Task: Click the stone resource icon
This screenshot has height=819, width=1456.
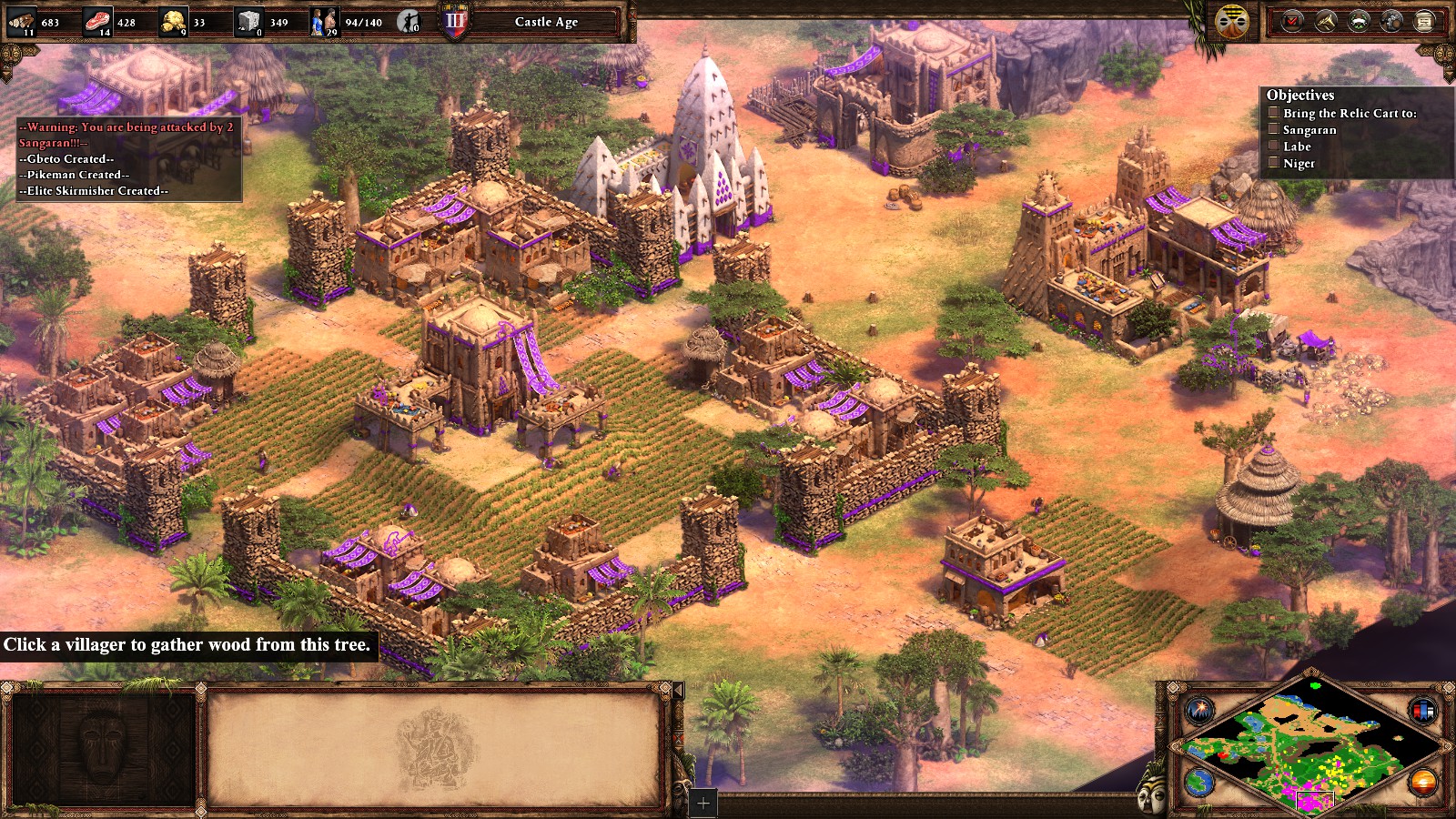Action: tap(248, 21)
